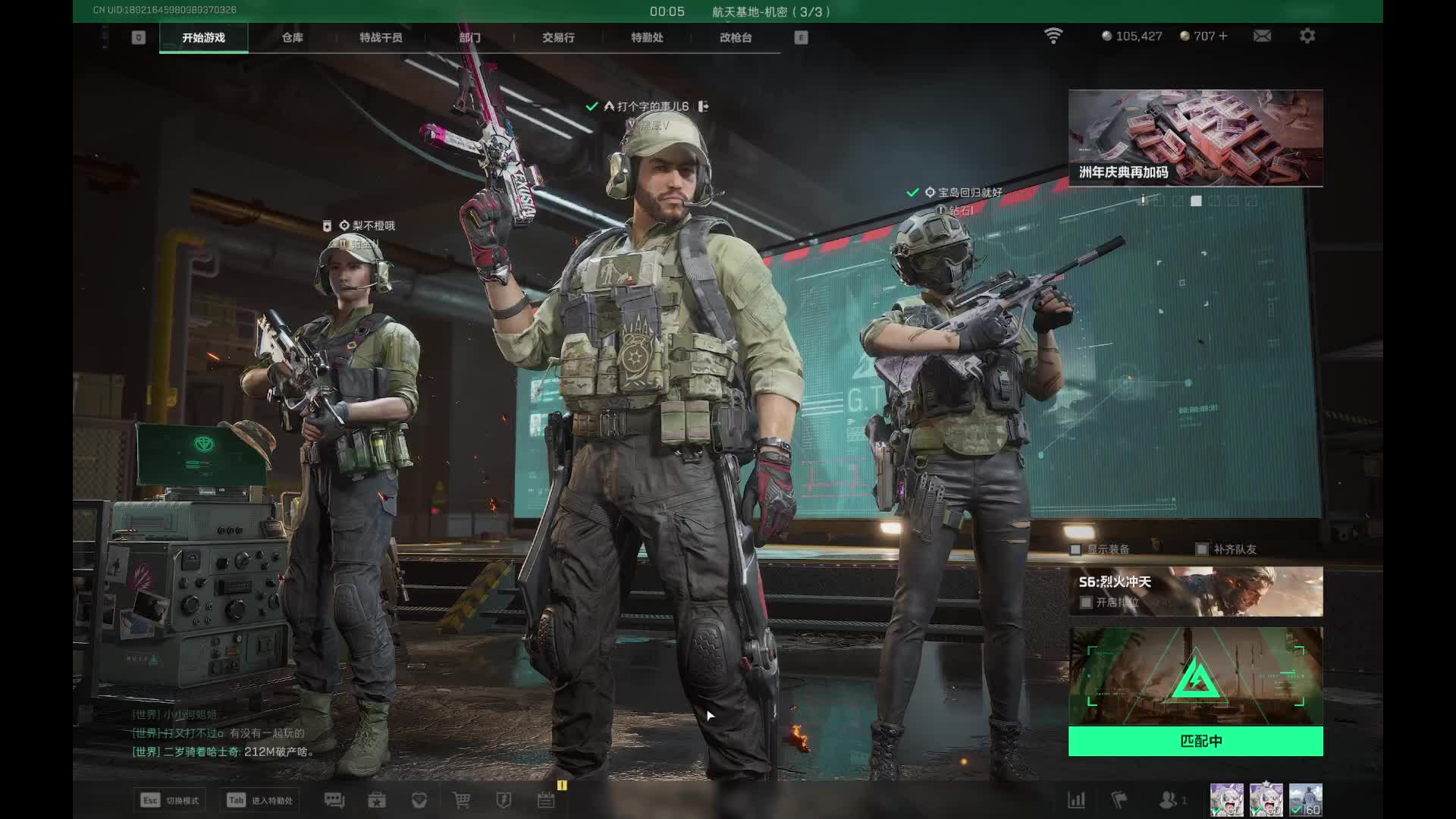Switch to the 仓库 warehouse tab

pyautogui.click(x=292, y=37)
